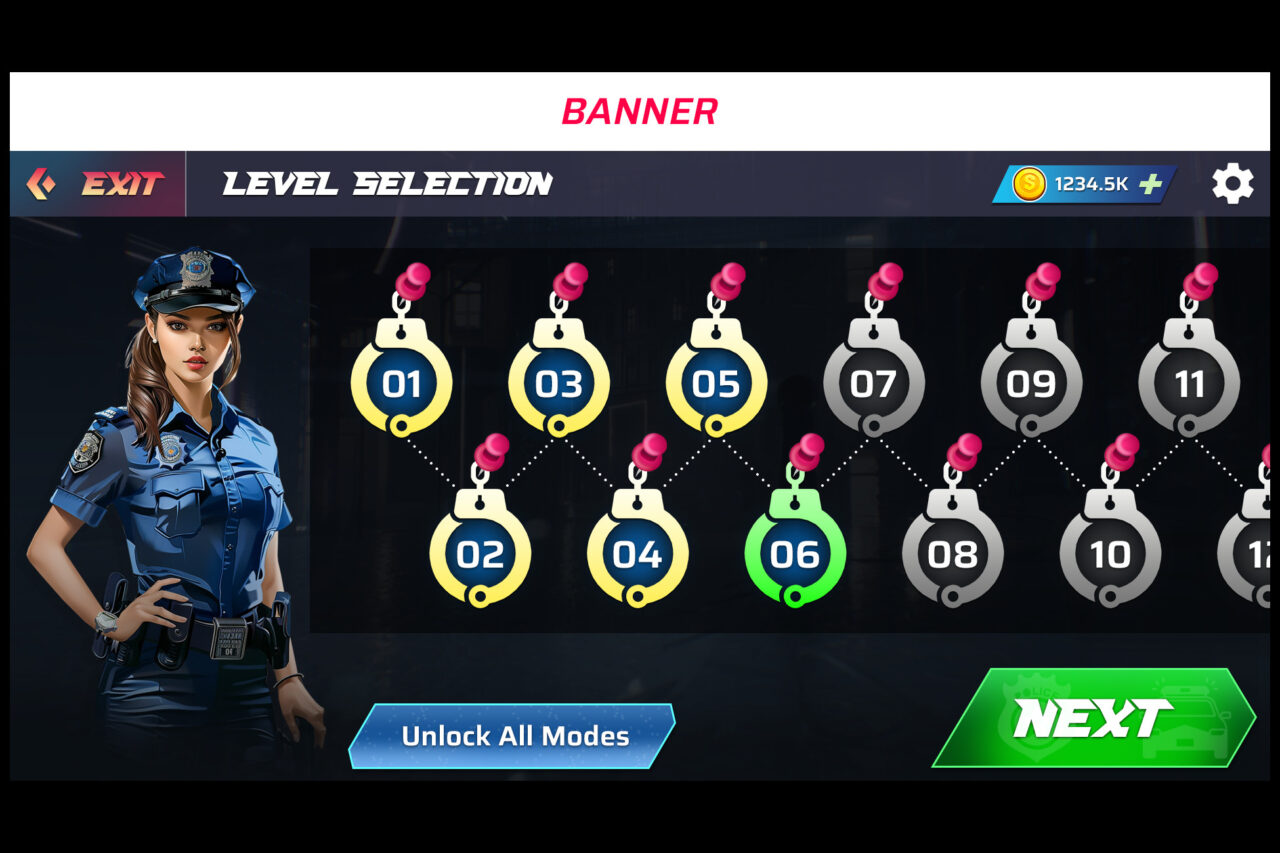1280x853 pixels.
Task: Click Unlock All Modes
Action: pos(512,736)
